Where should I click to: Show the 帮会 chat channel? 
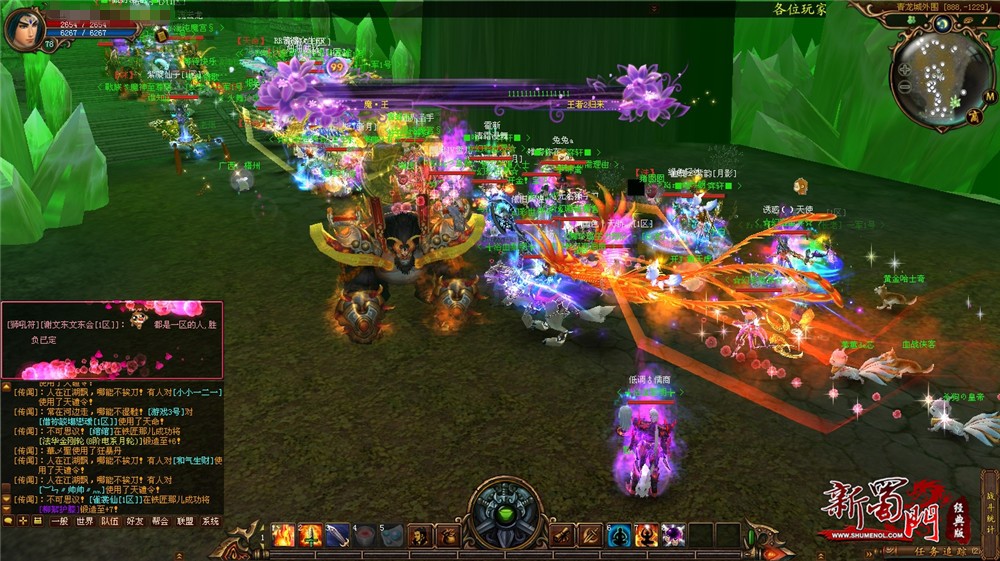click(161, 521)
